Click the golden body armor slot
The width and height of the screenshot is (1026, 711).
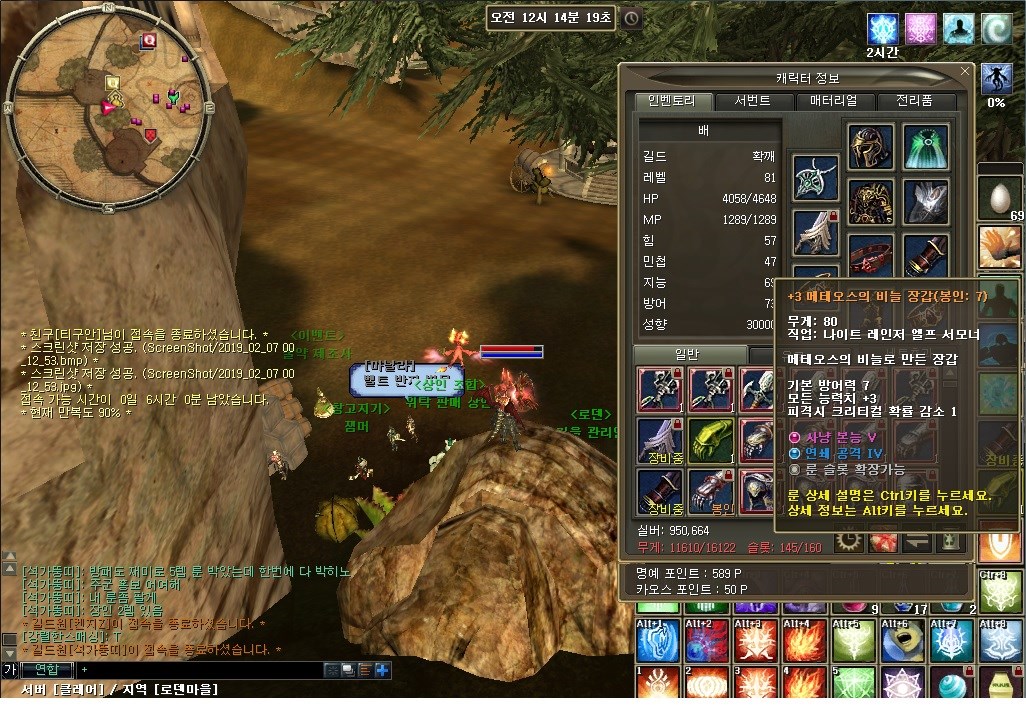click(870, 202)
